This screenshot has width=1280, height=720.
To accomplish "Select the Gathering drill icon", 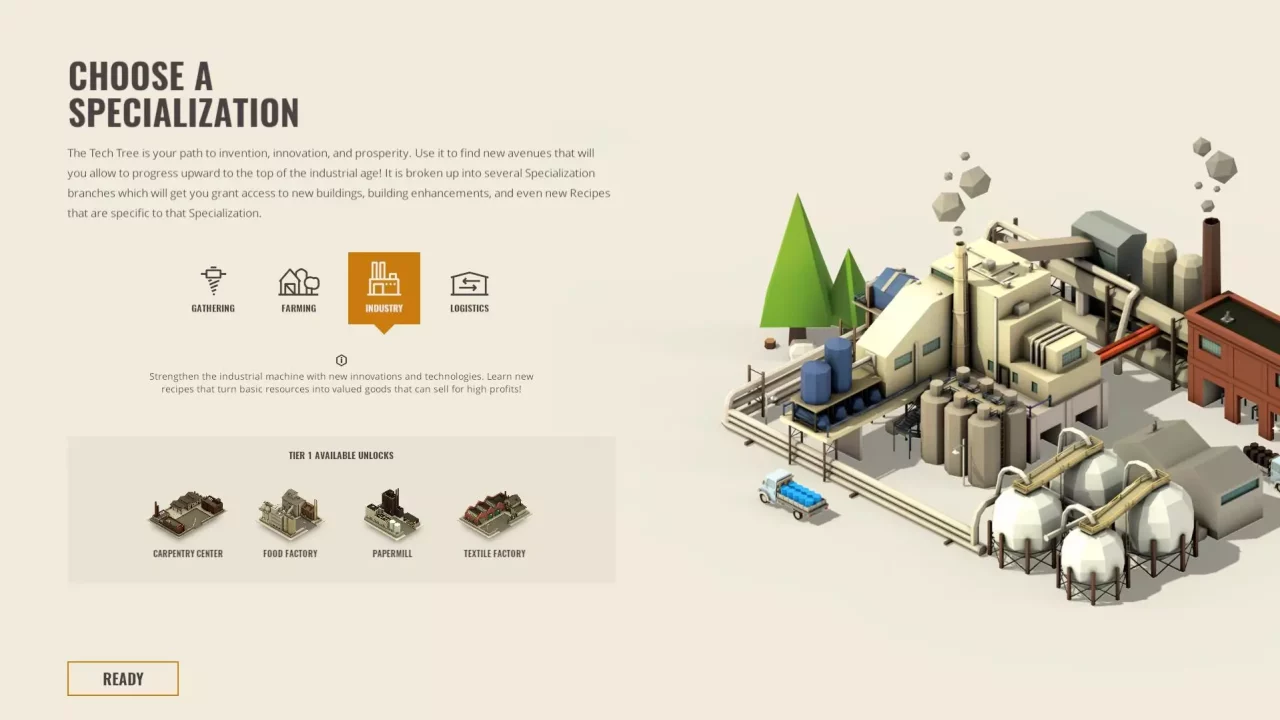I will coord(212,281).
